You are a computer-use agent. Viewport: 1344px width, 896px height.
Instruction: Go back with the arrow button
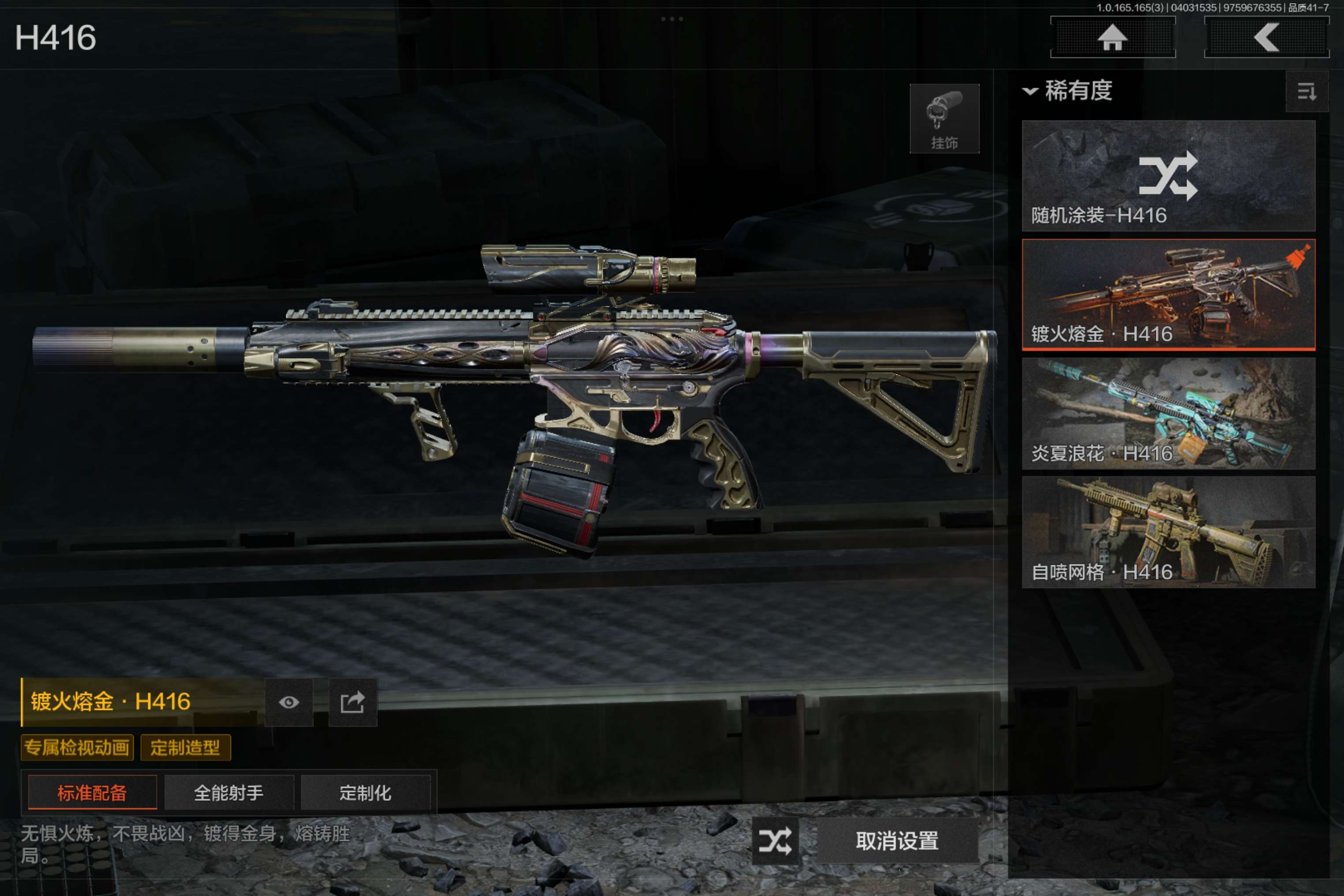(x=1266, y=38)
